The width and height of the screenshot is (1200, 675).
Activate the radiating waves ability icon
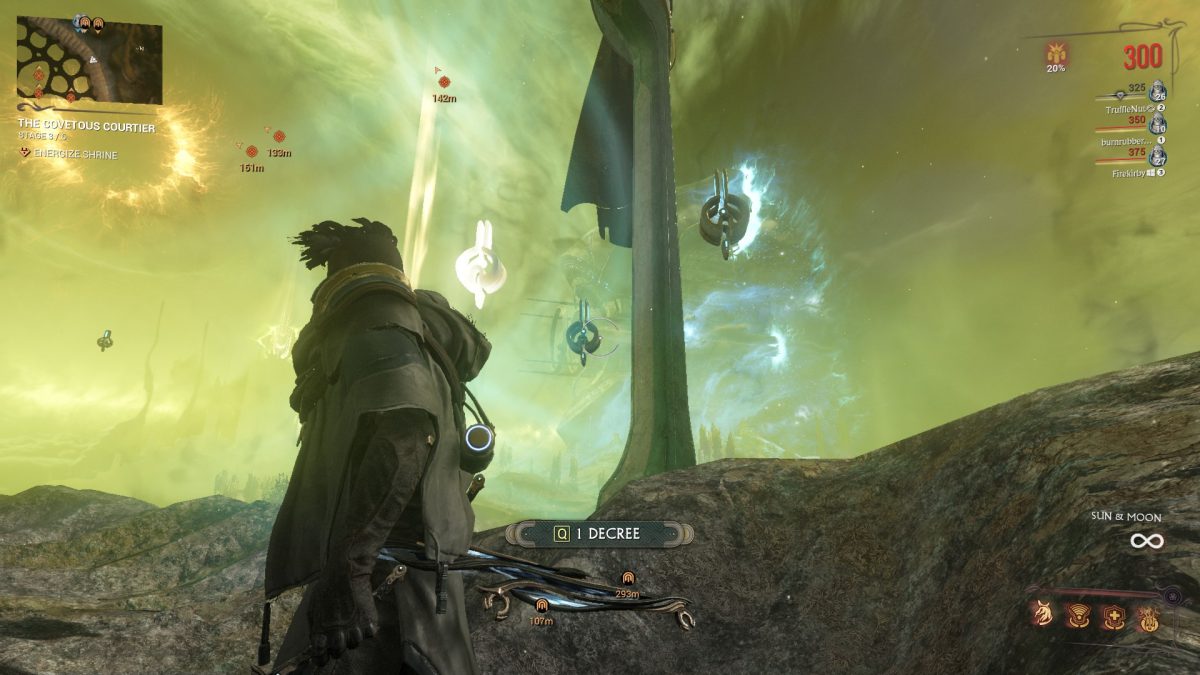point(1079,616)
